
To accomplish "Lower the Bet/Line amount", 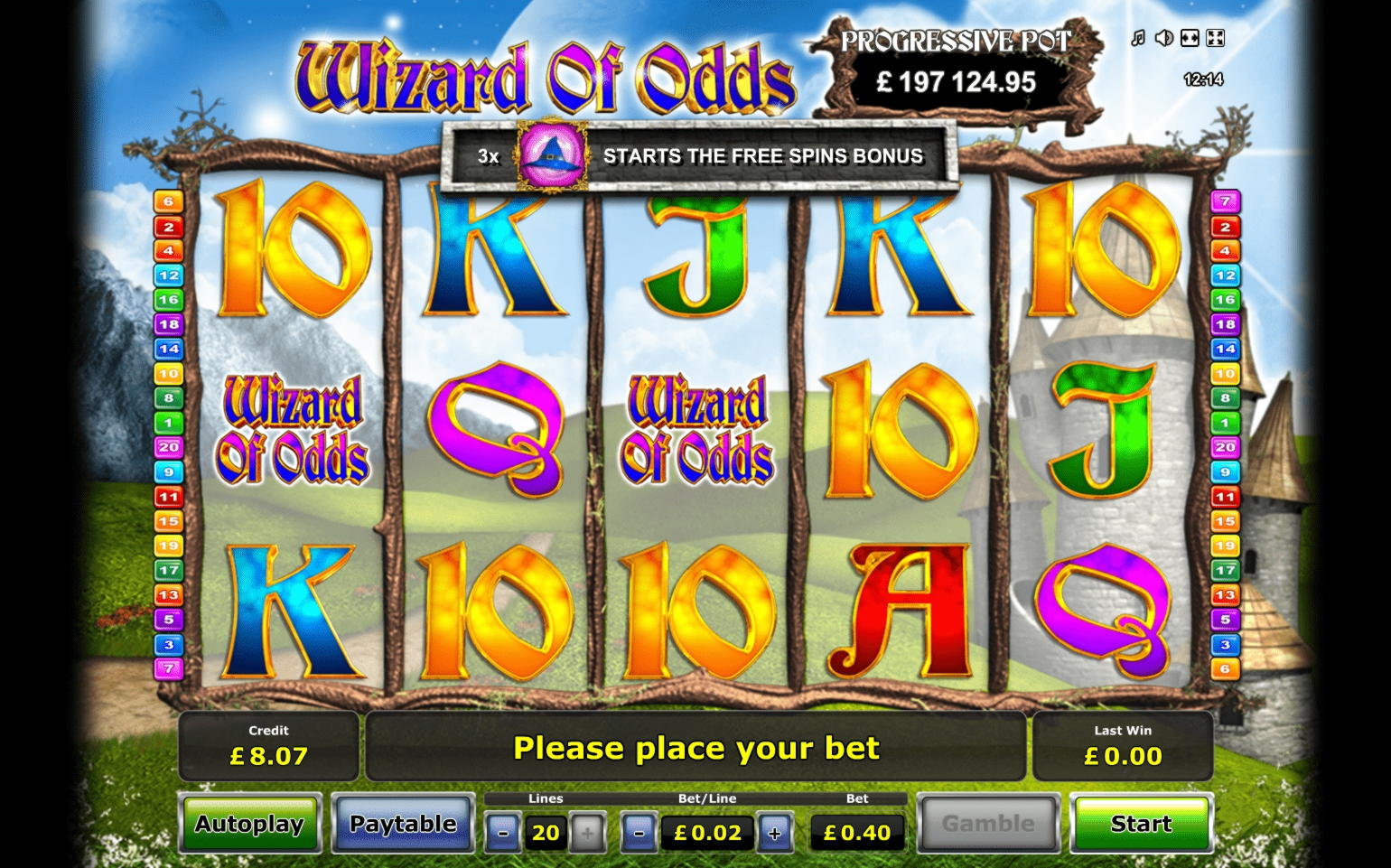I will tap(639, 833).
